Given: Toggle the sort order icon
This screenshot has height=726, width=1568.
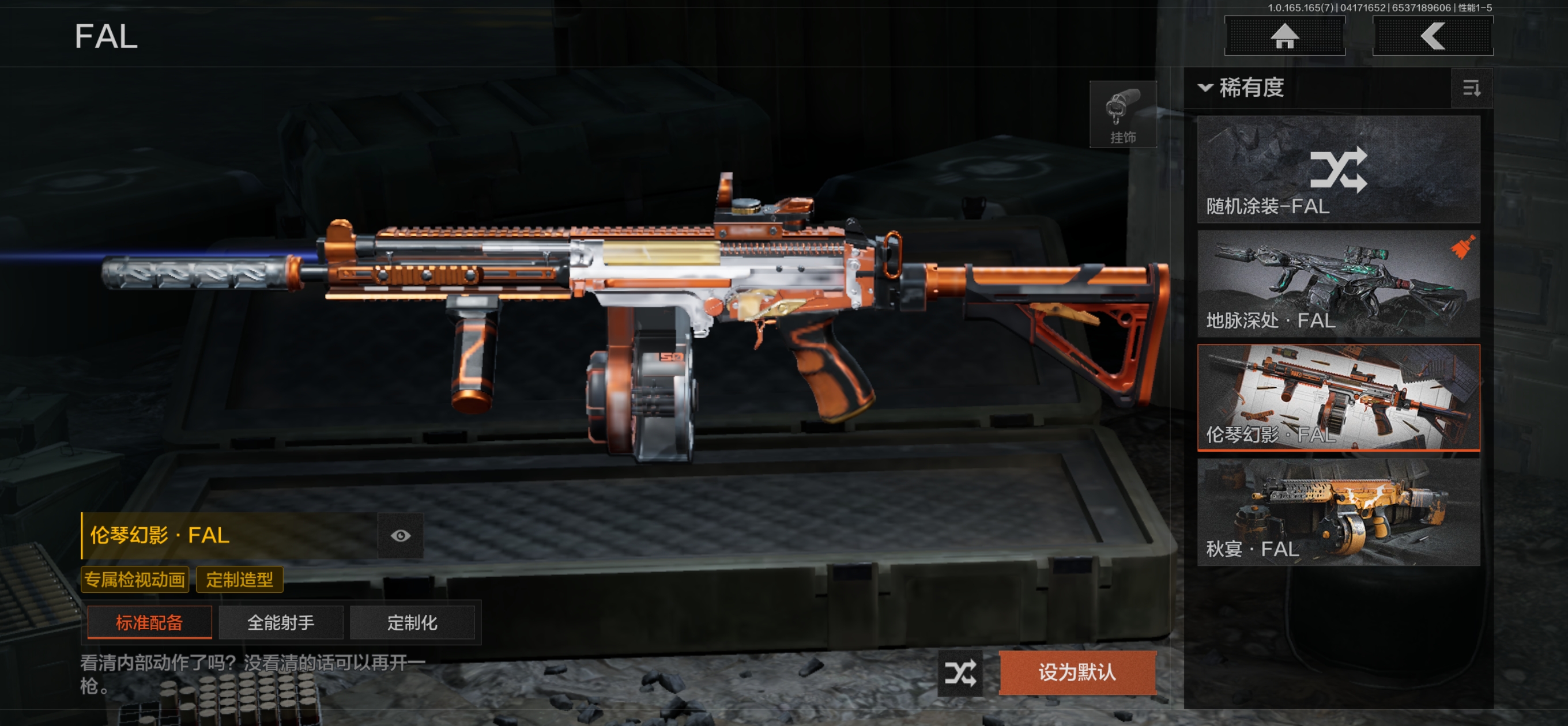Looking at the screenshot, I should 1471,89.
